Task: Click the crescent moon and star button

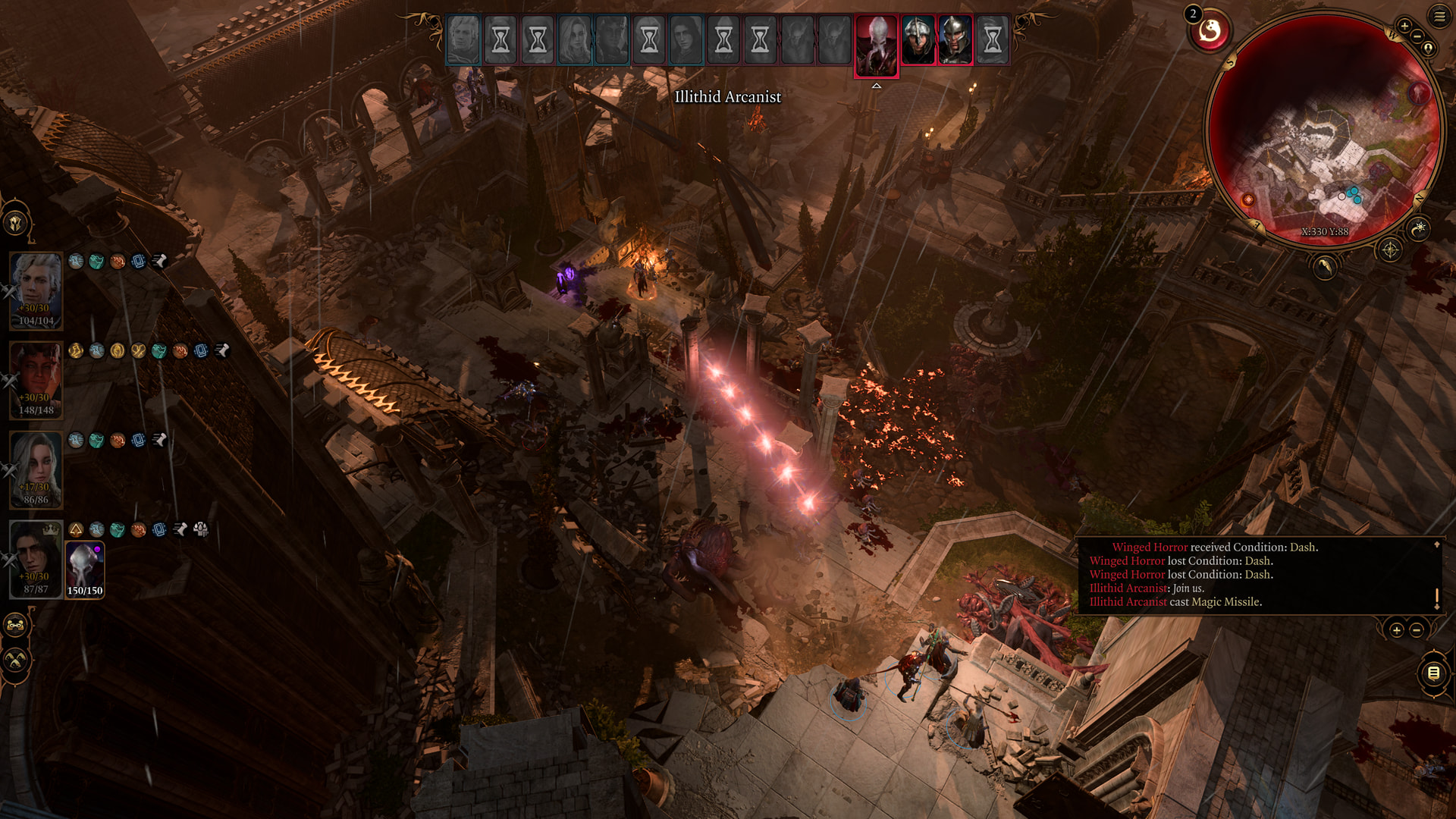Action: (x=1419, y=227)
